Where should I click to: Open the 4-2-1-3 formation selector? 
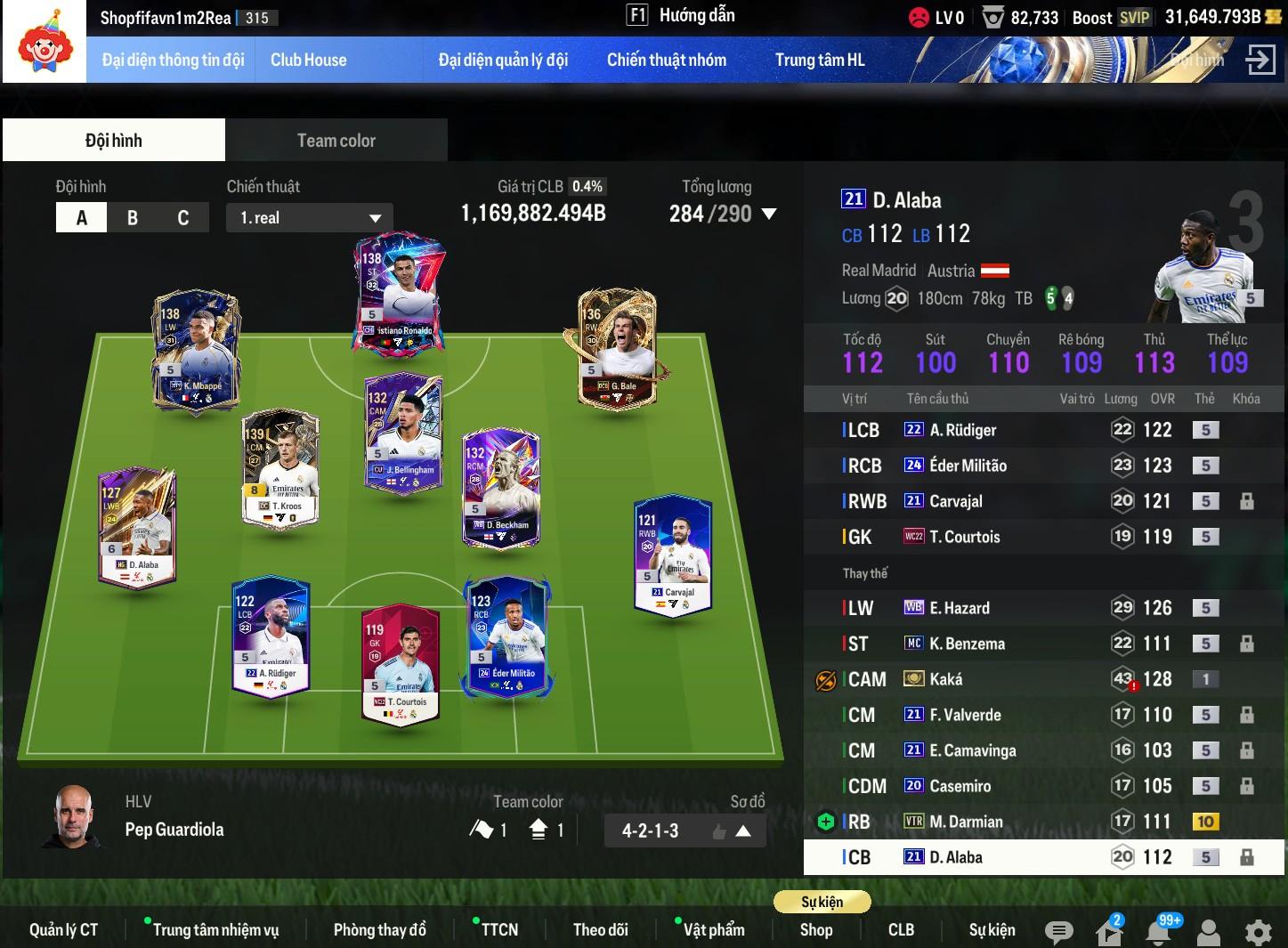point(685,831)
